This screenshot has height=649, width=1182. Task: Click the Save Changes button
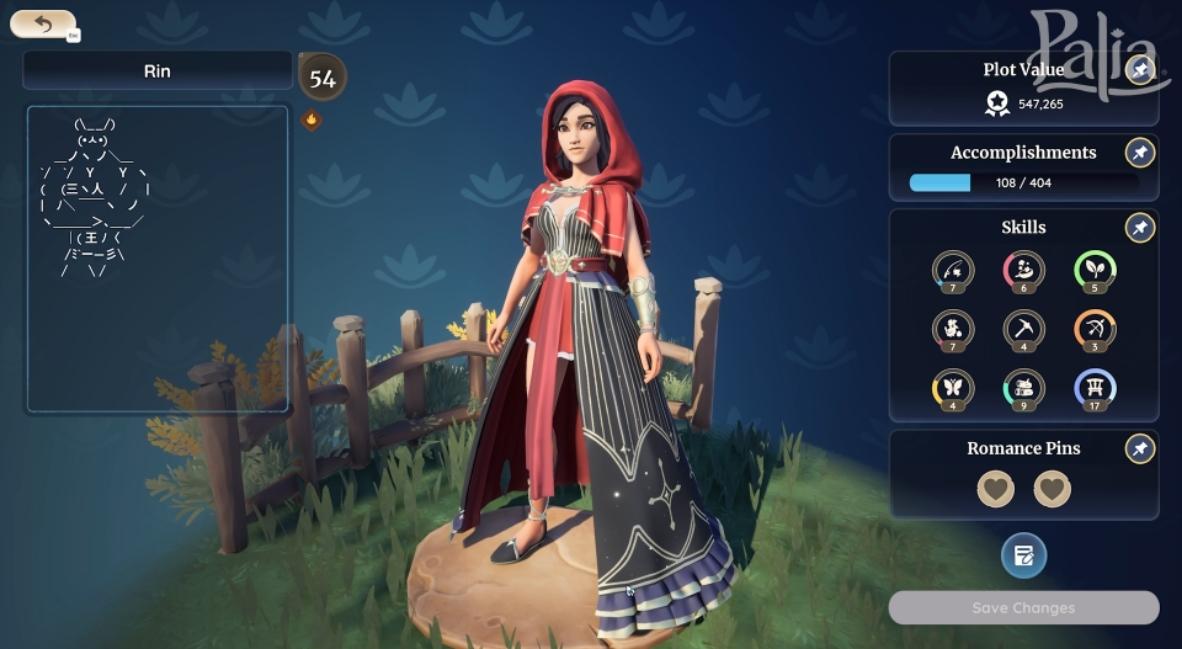(x=1023, y=608)
